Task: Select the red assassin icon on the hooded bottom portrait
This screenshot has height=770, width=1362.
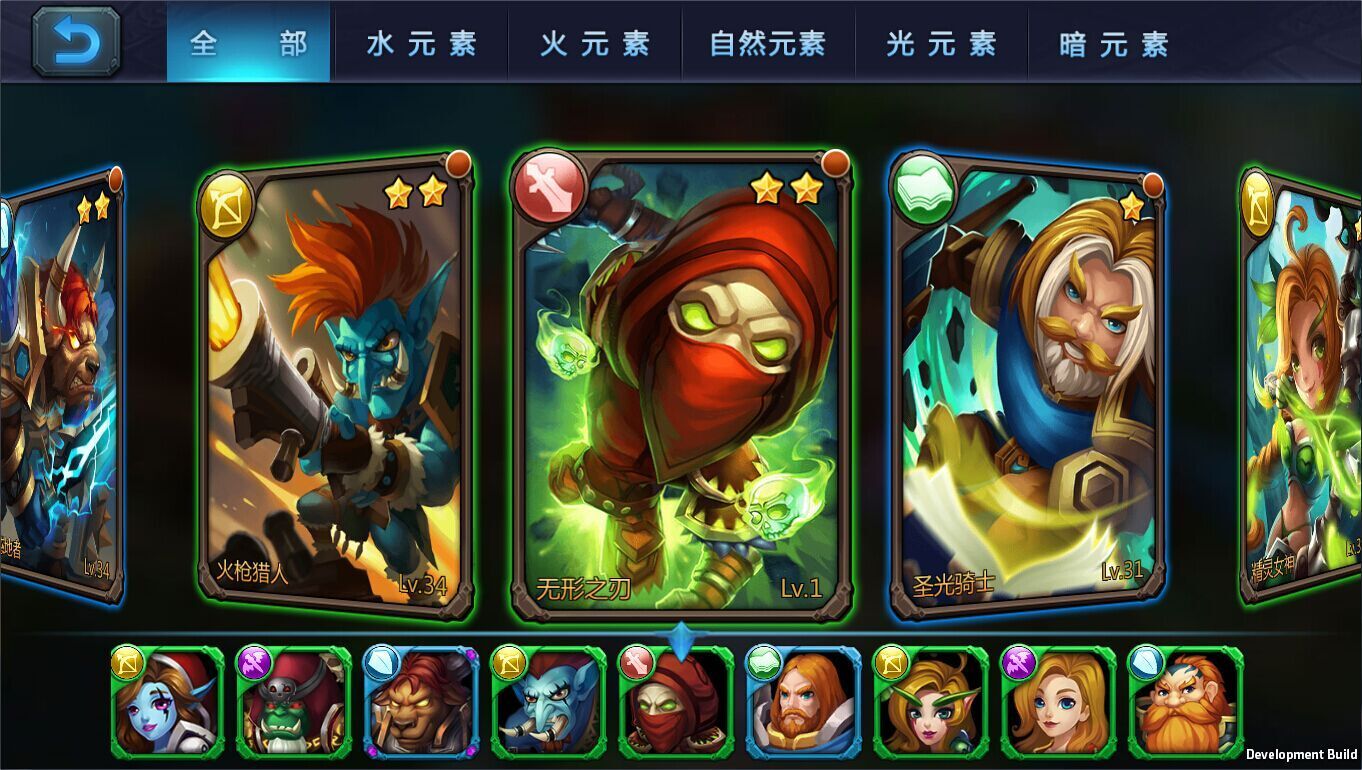Action: [635, 661]
